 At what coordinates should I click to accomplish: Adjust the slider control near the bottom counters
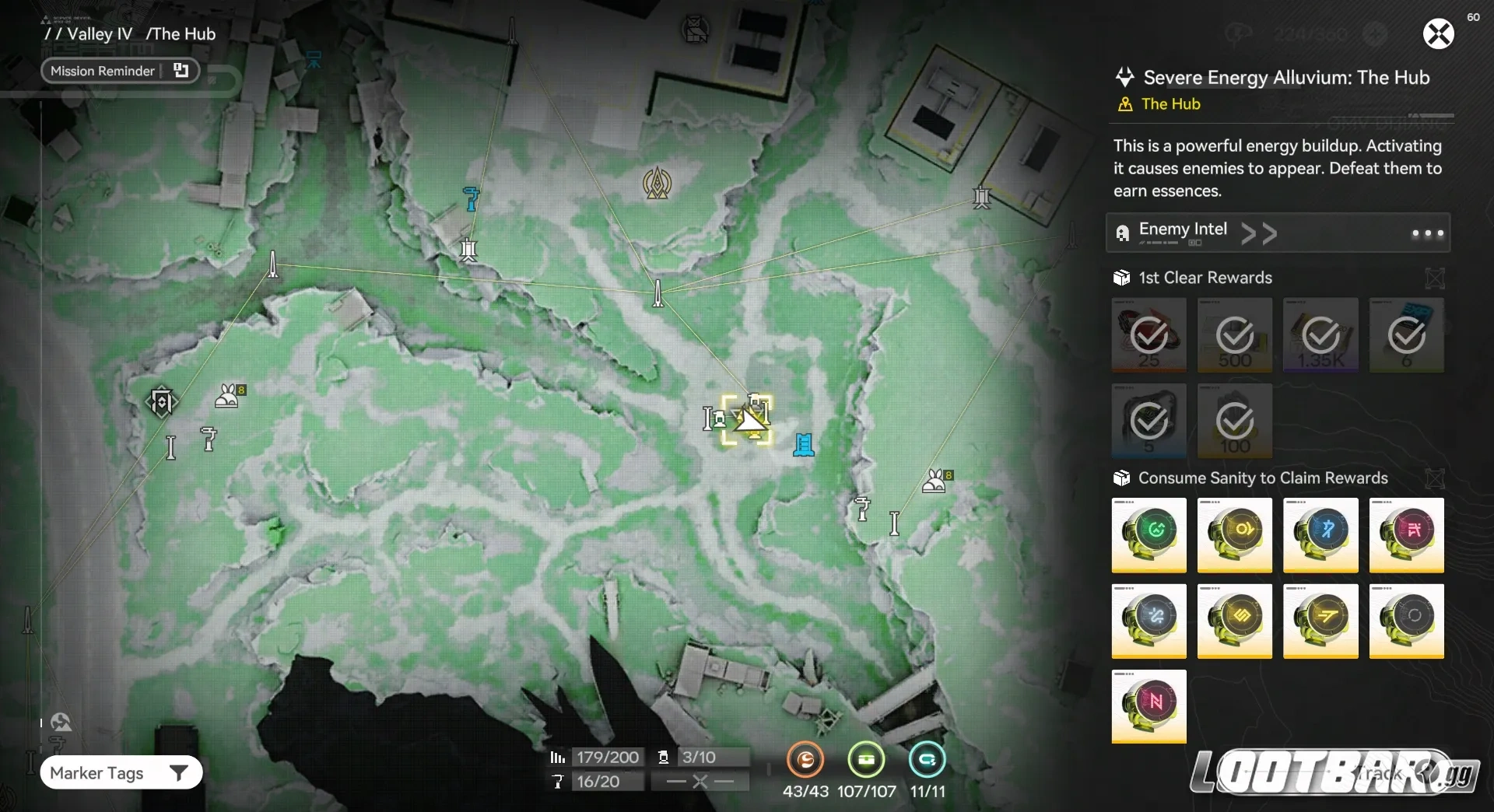[x=700, y=782]
